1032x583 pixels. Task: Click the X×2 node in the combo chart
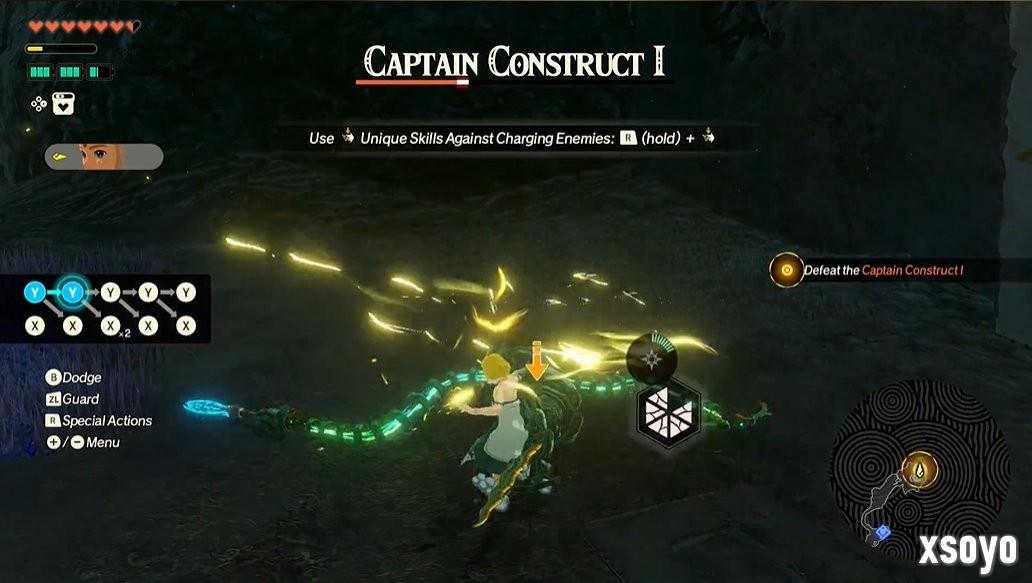(x=110, y=326)
